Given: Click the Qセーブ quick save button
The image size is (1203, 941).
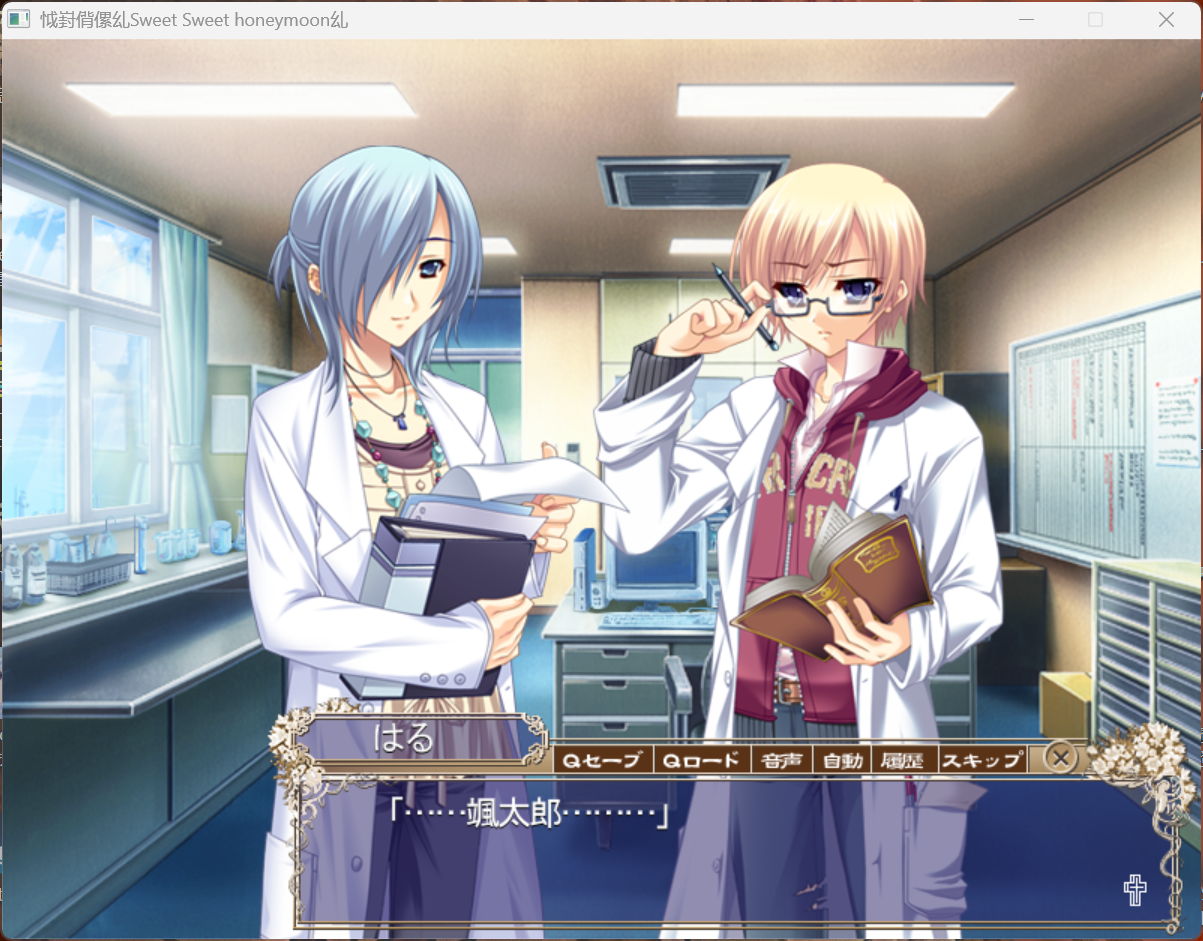Looking at the screenshot, I should 602,760.
